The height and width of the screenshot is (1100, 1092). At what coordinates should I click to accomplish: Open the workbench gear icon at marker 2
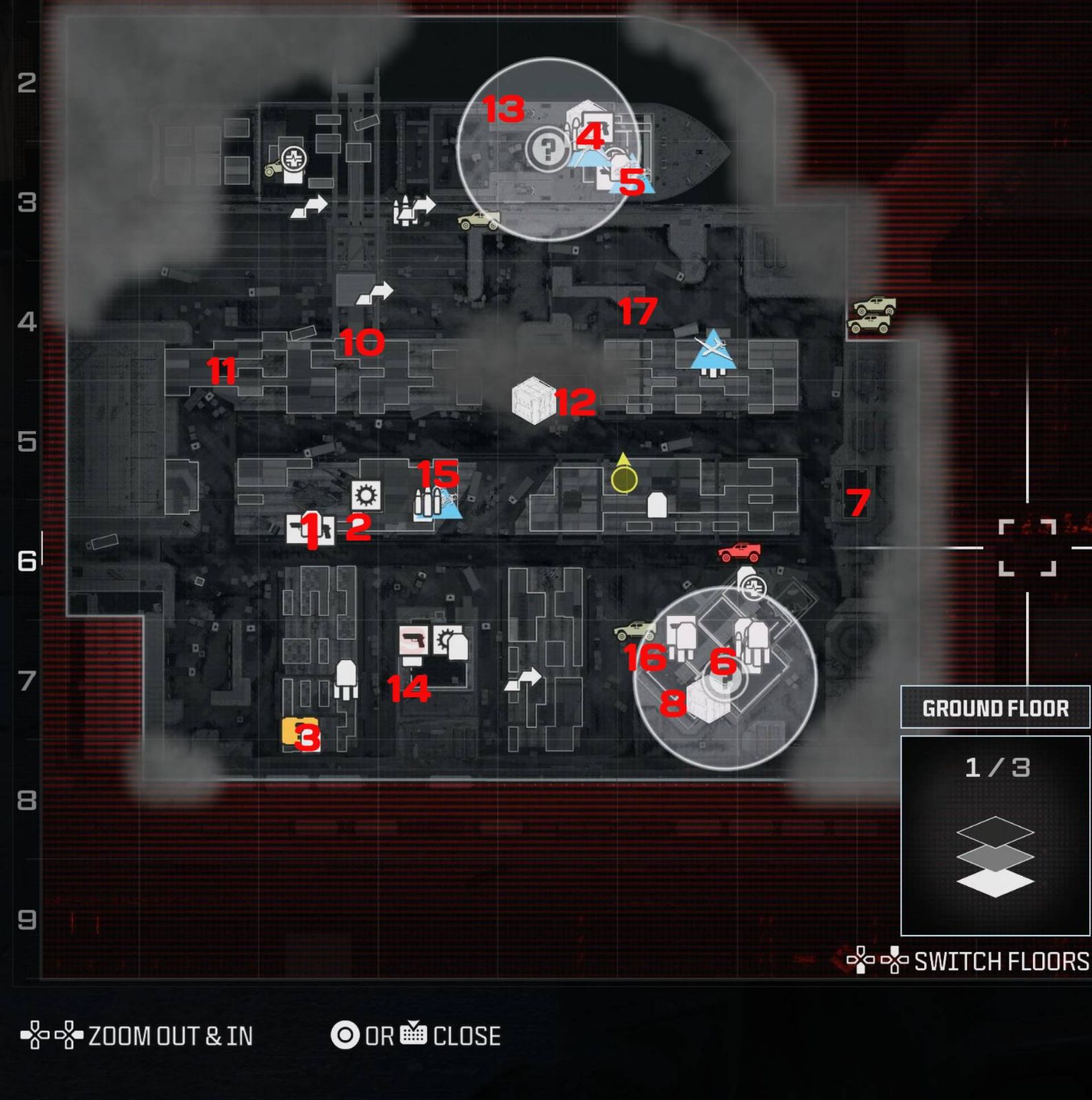(x=364, y=496)
